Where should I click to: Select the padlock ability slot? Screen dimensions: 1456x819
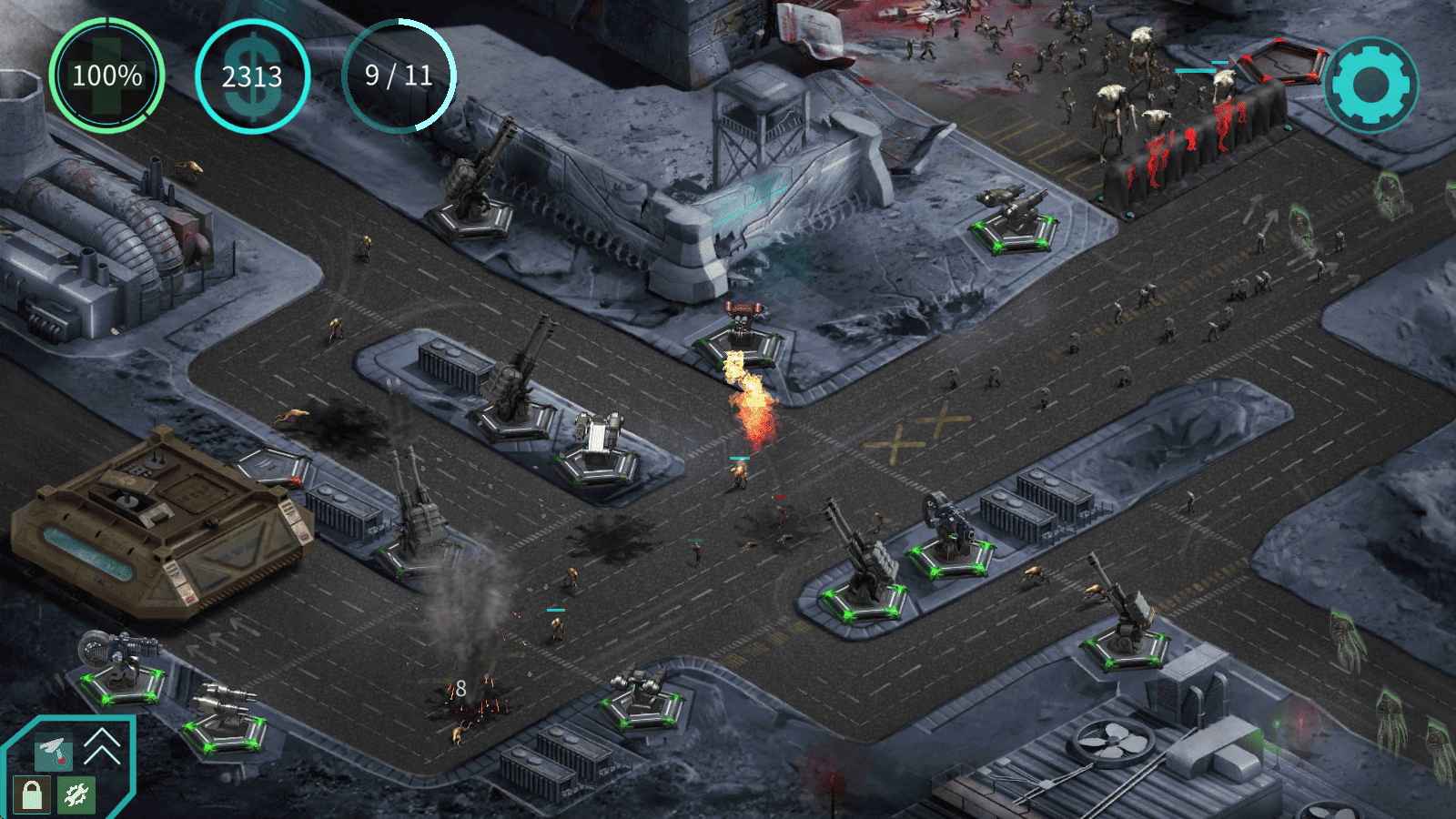pos(32,794)
